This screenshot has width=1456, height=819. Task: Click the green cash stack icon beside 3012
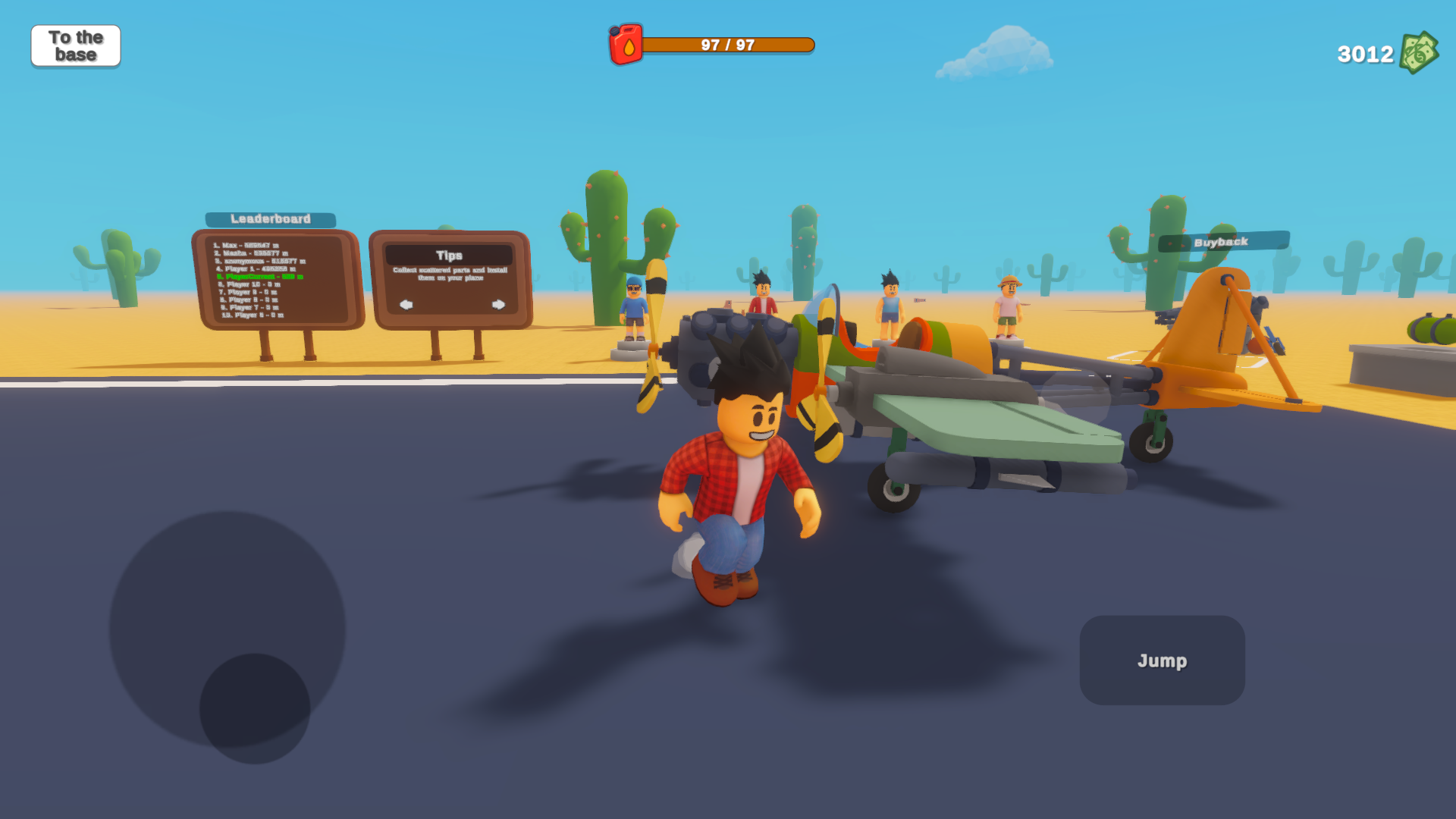[x=1420, y=53]
